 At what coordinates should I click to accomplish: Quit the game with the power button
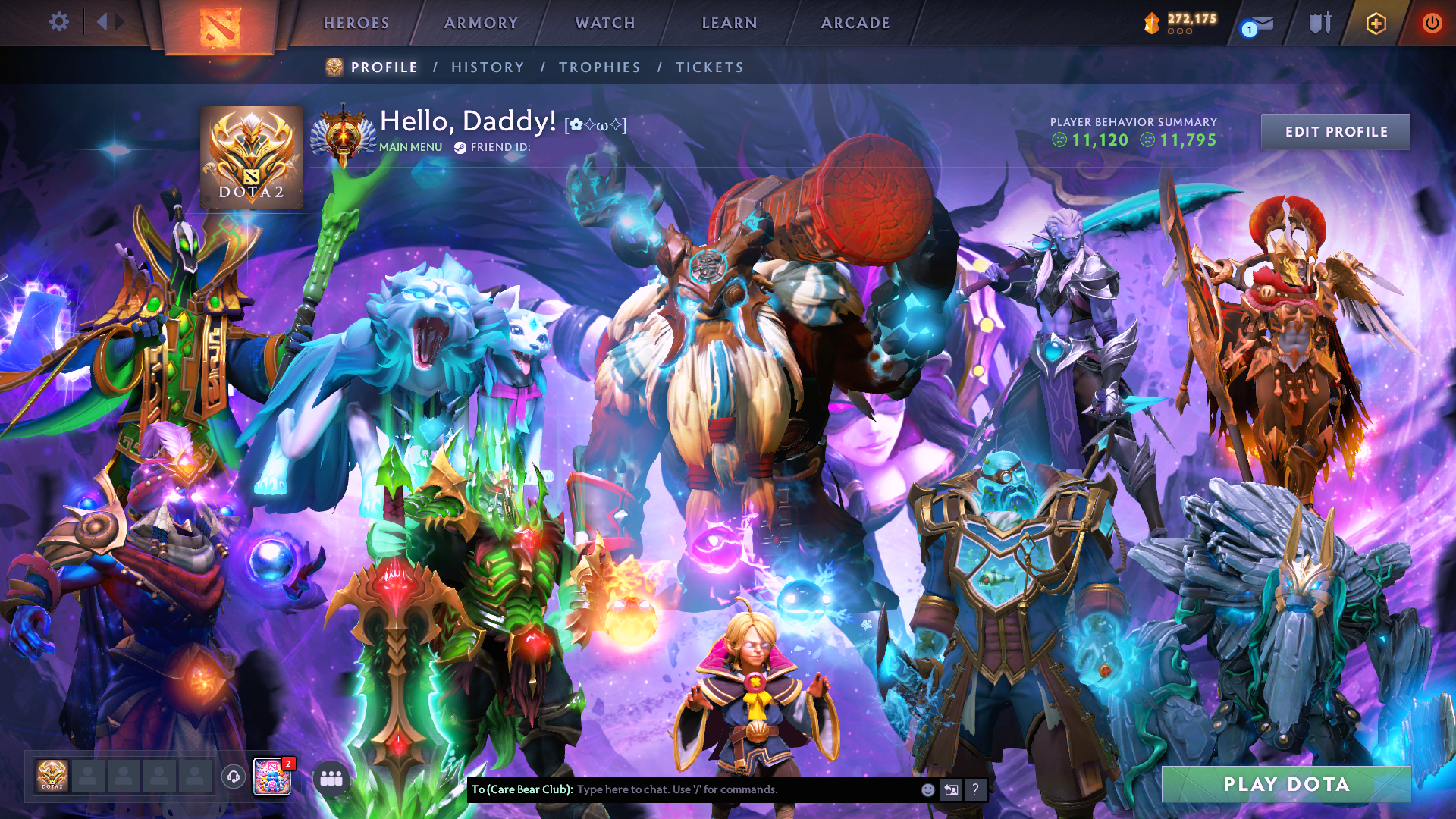point(1432,23)
